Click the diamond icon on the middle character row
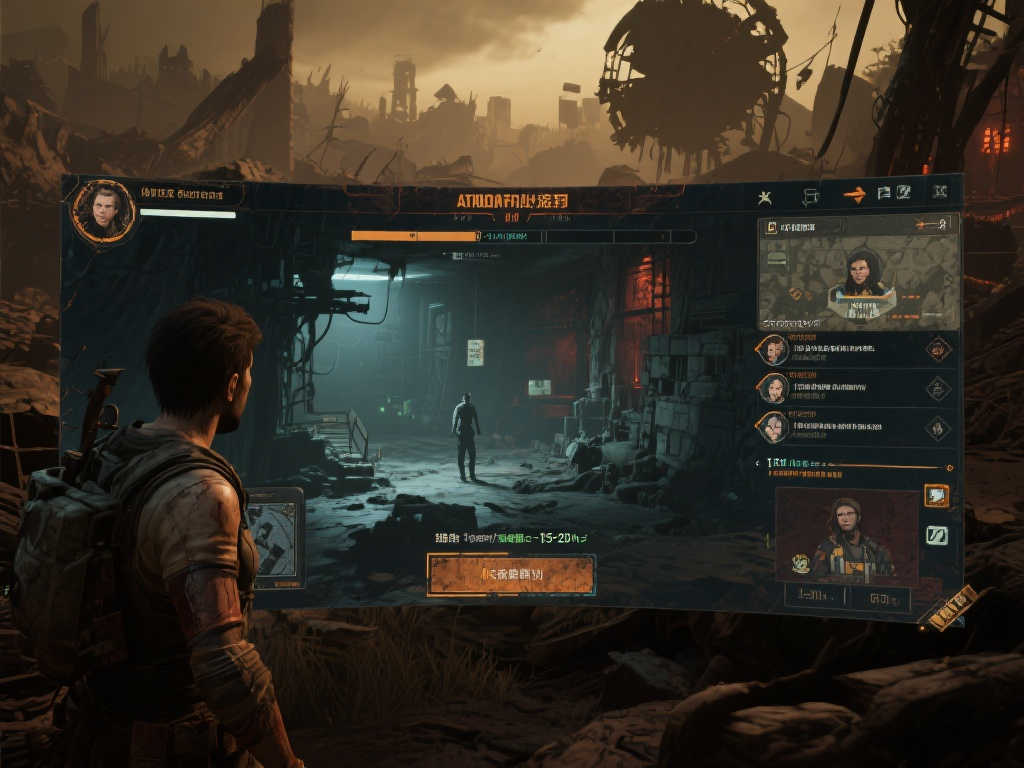 [x=937, y=388]
